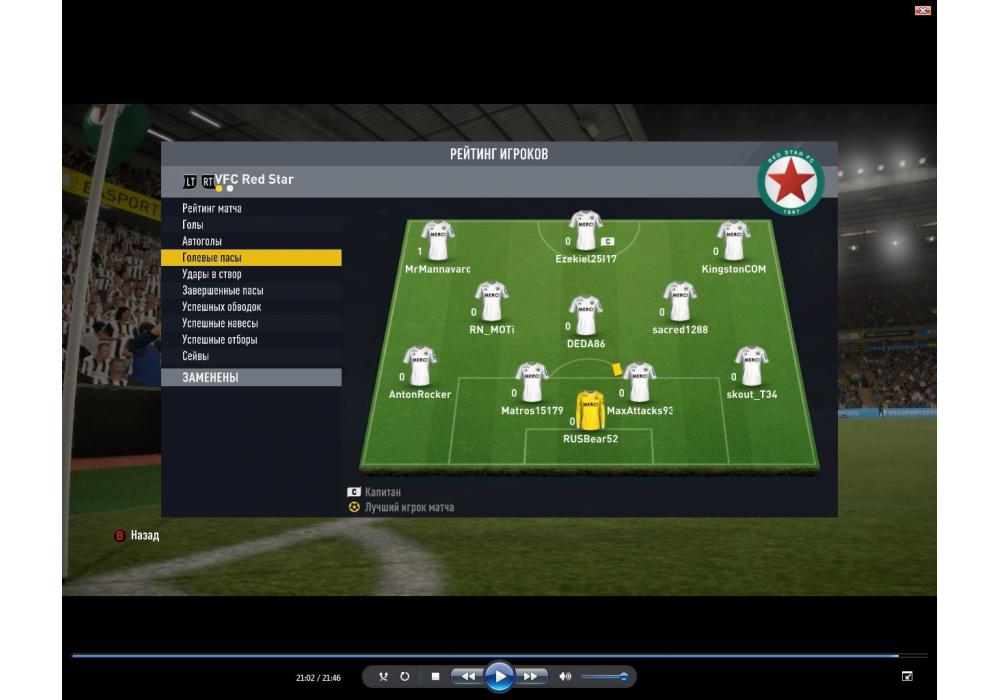
Task: Choose the Успешные отборы entry
Action: click(x=220, y=340)
